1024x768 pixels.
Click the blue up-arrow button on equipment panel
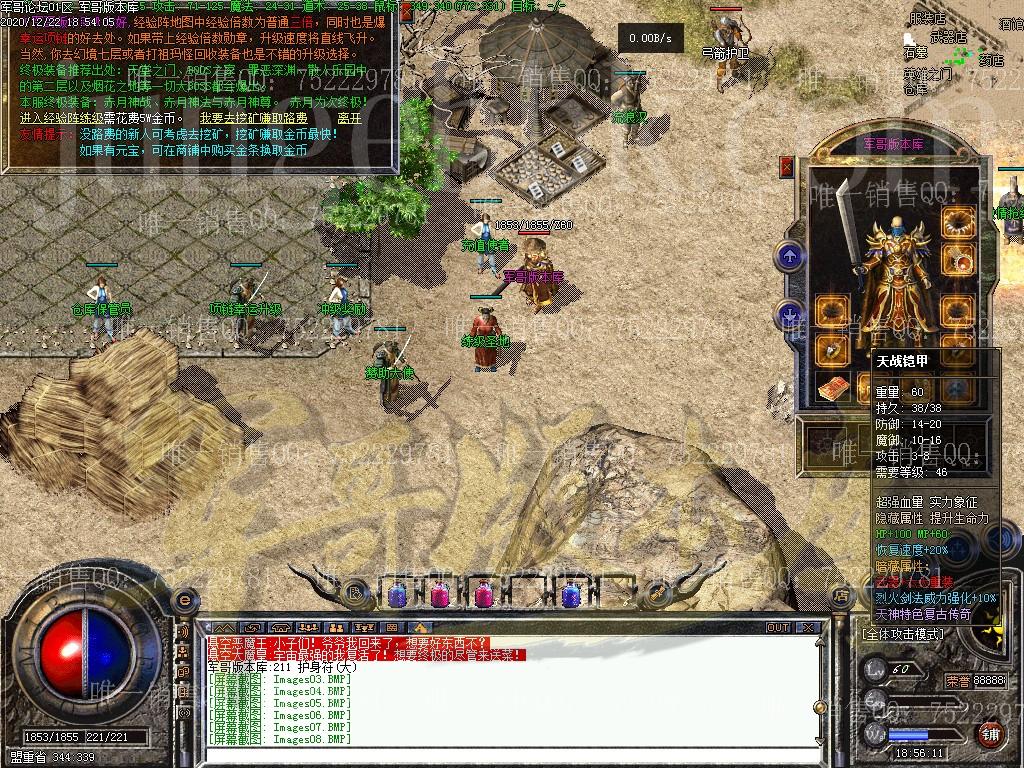[790, 256]
